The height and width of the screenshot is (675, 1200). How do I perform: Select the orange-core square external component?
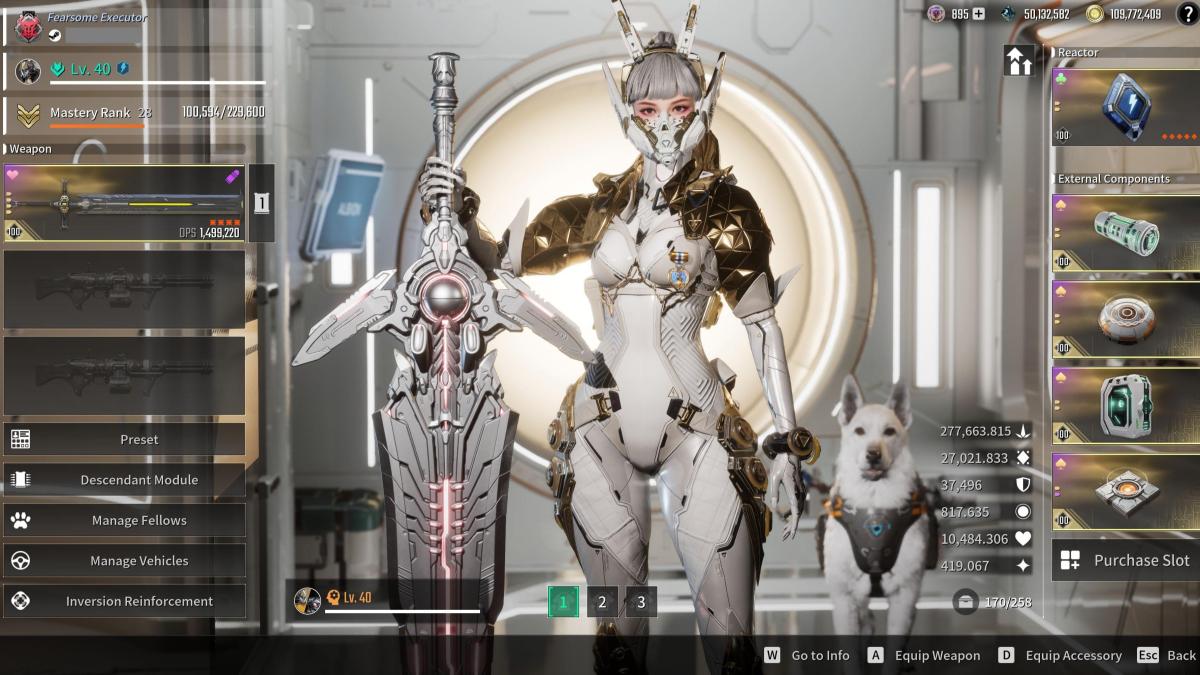(x=1125, y=492)
